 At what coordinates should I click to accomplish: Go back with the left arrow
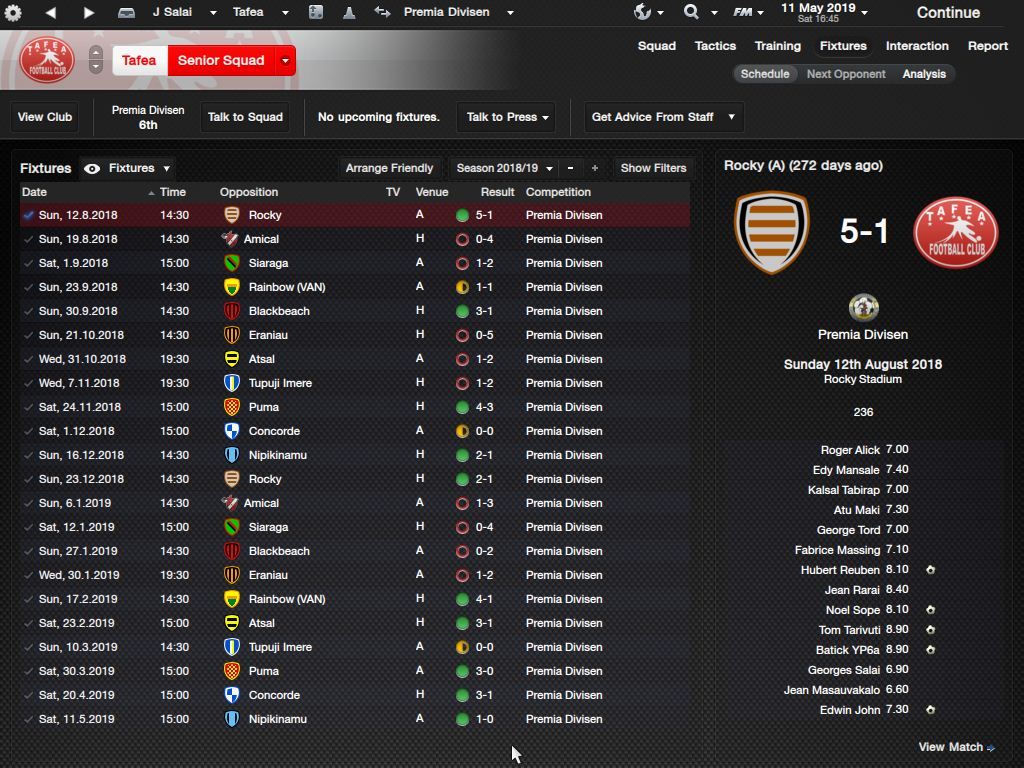point(51,13)
